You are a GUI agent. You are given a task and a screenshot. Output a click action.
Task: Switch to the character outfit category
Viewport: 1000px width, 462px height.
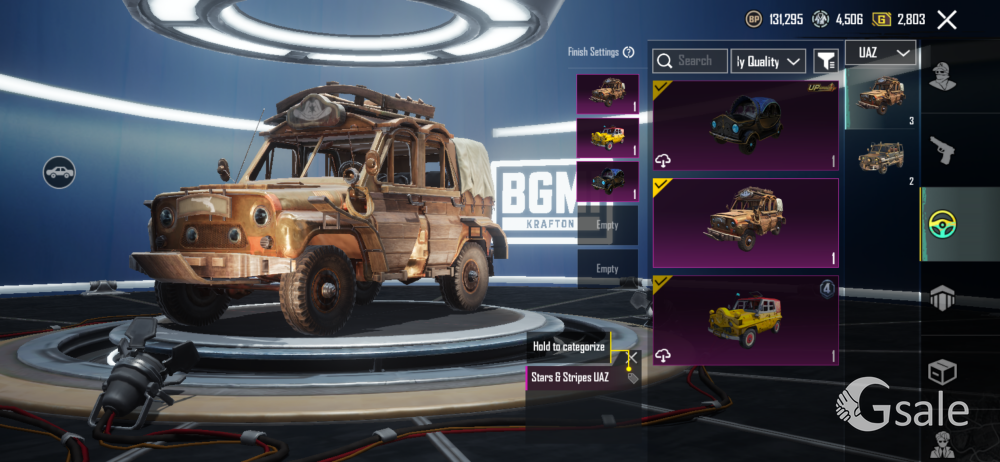click(941, 75)
